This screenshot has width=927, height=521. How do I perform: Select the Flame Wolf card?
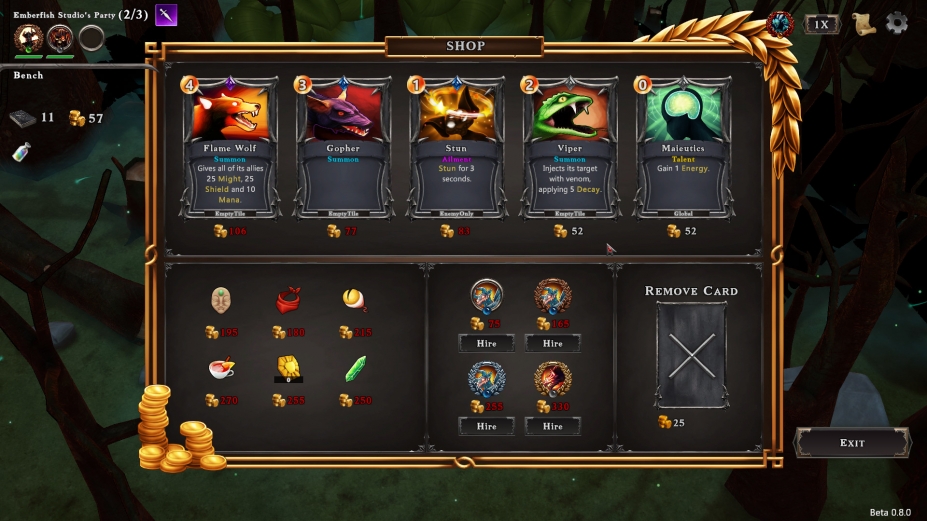[232, 147]
